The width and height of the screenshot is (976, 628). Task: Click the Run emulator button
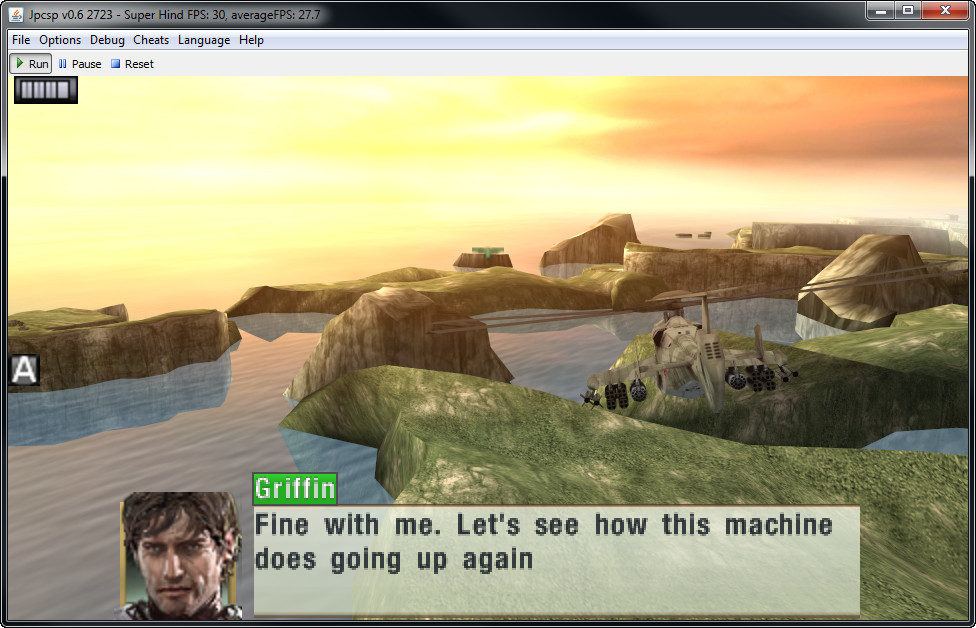coord(31,64)
